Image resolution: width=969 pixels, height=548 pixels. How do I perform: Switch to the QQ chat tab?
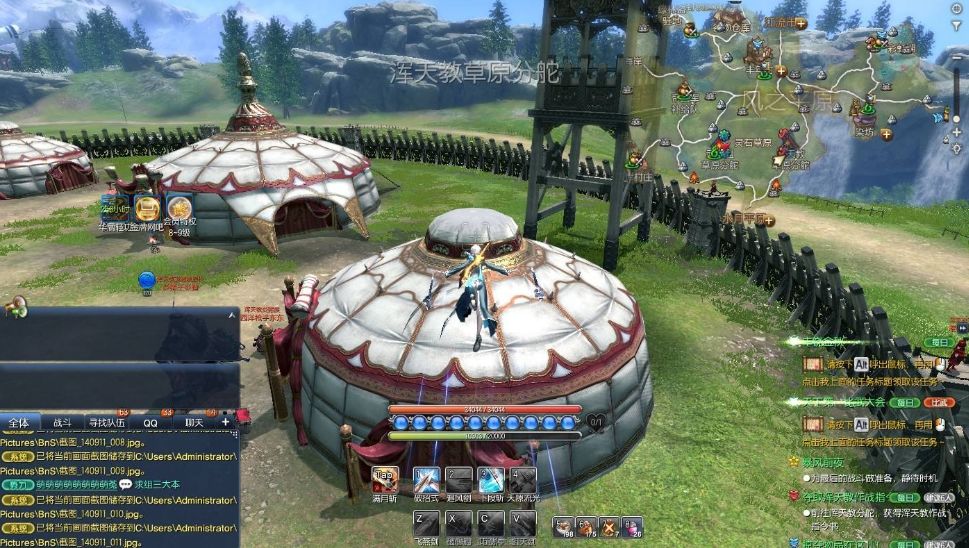(150, 423)
